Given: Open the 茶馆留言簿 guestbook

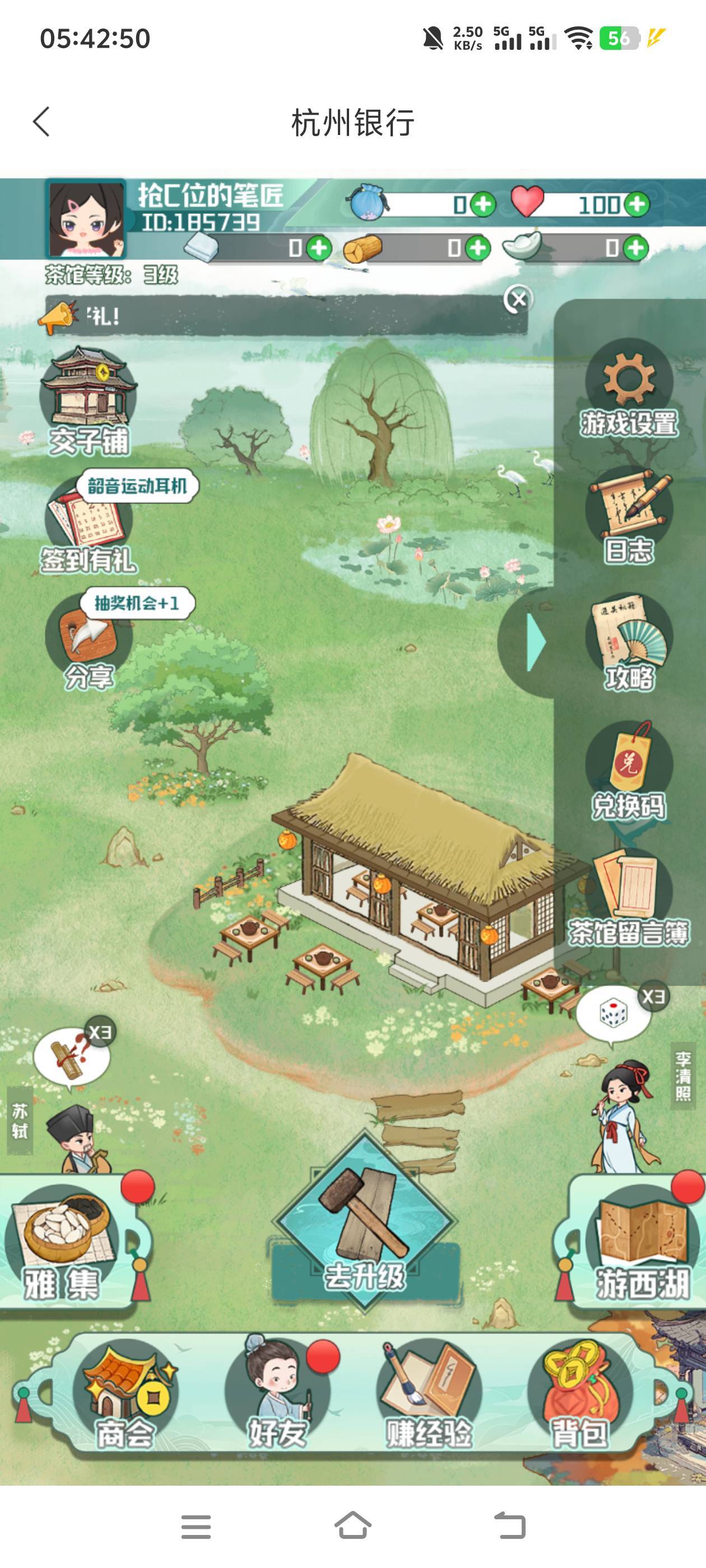Looking at the screenshot, I should click(629, 898).
